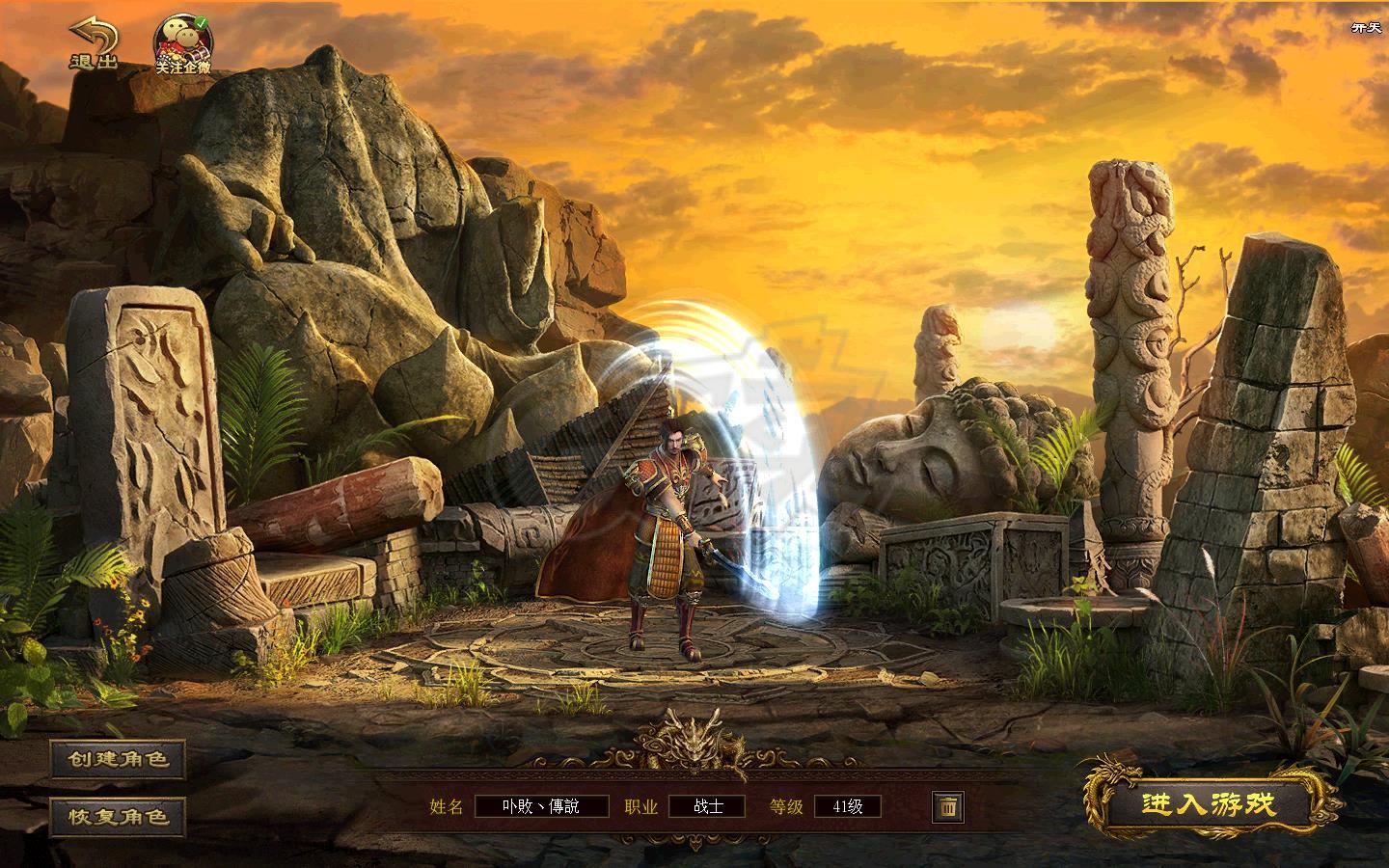Choose 创建角色 to create a character
The image size is (1389, 868).
[x=118, y=759]
